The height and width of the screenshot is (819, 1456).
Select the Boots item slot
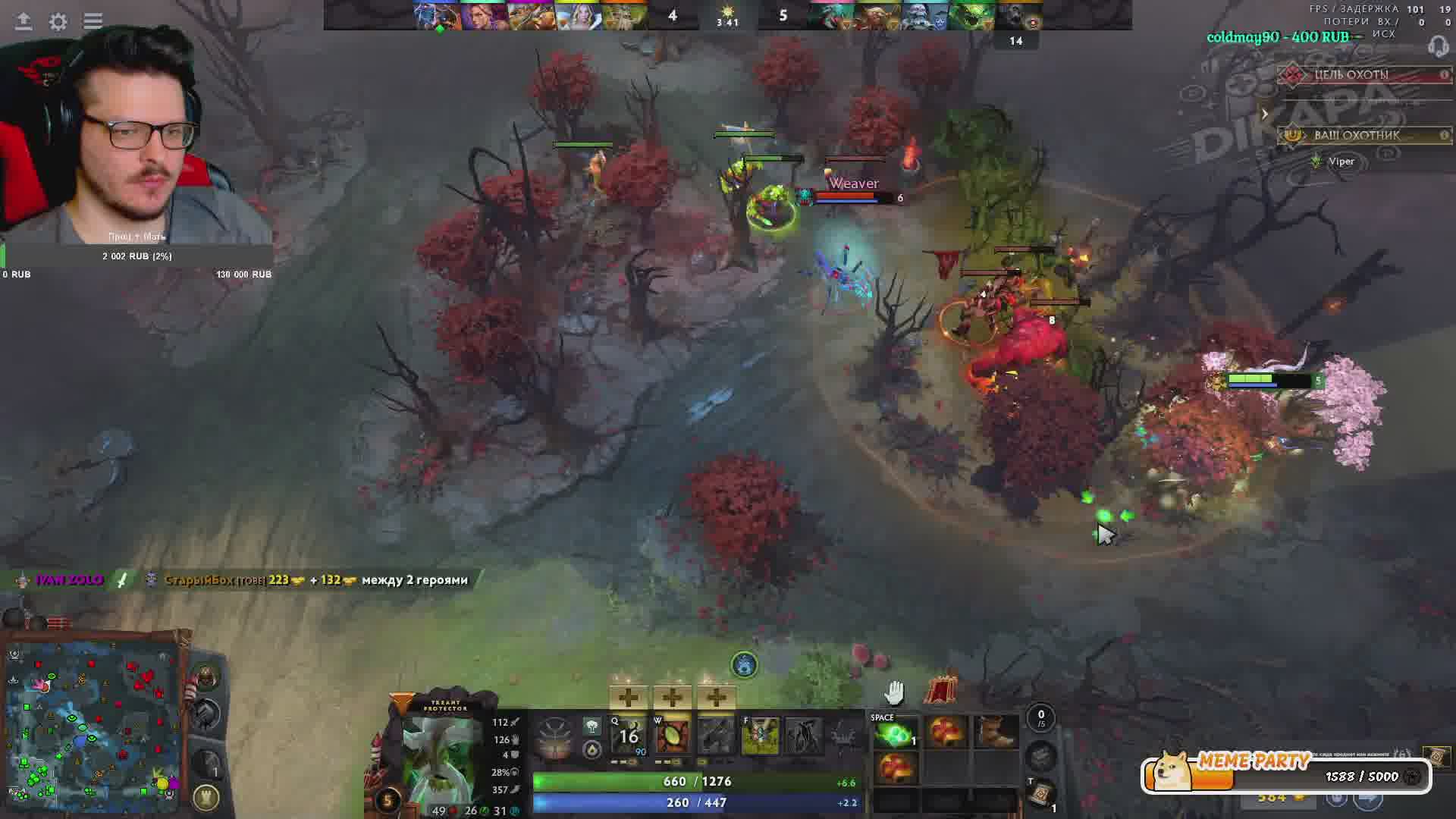point(995,733)
